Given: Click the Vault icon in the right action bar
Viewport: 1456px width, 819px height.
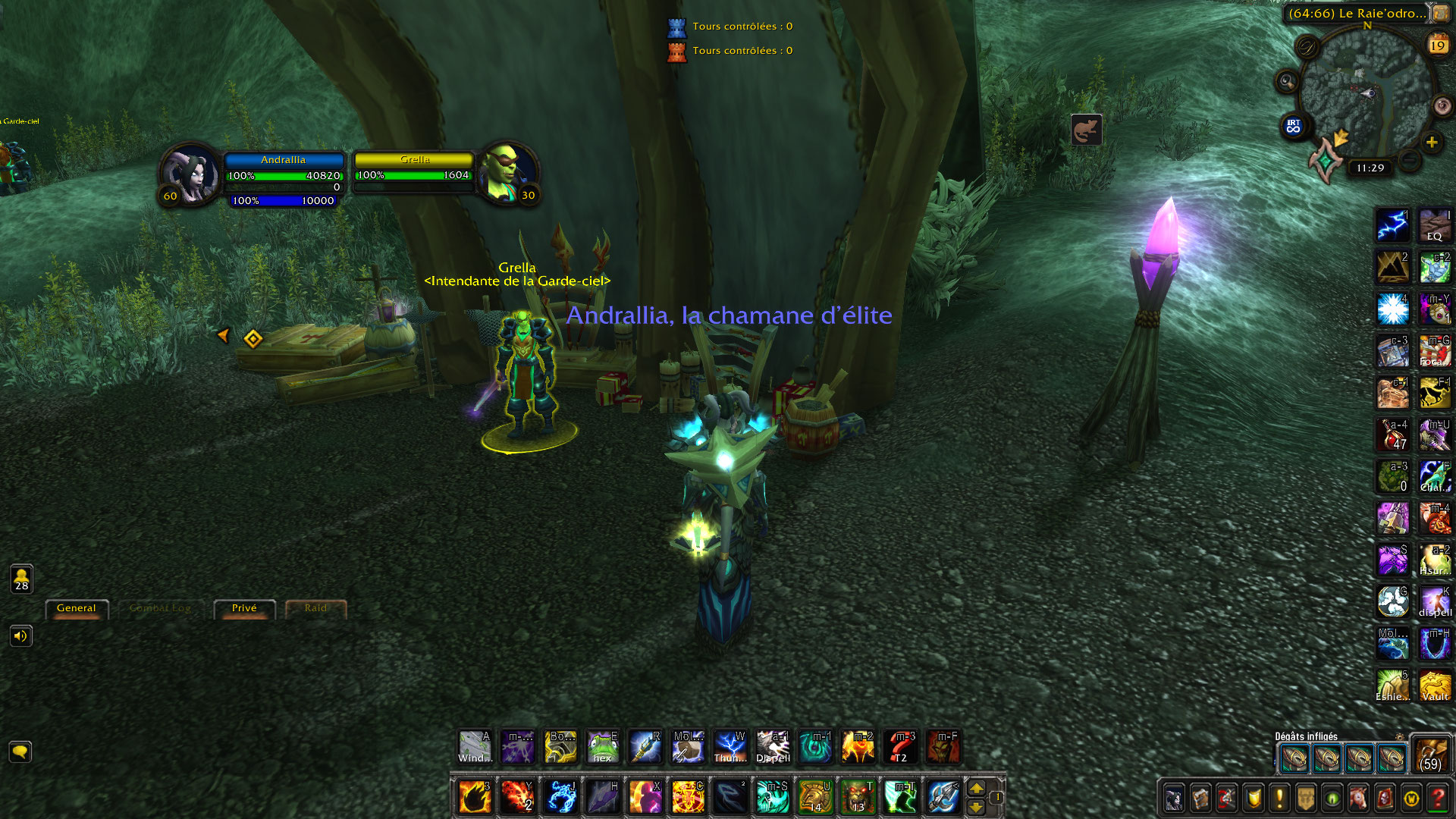Looking at the screenshot, I should pyautogui.click(x=1436, y=686).
